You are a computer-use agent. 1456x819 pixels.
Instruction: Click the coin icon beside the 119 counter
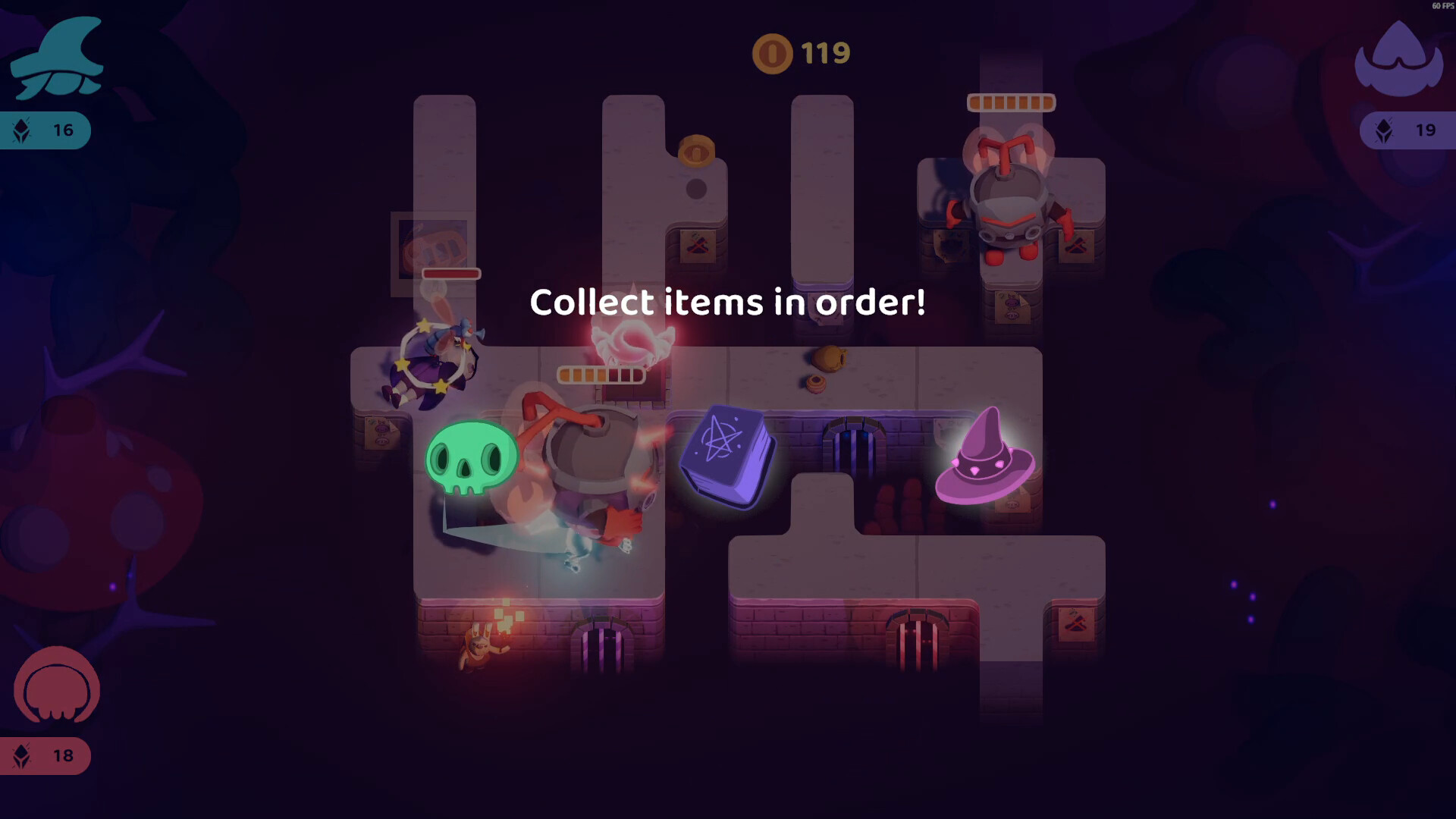coord(773,52)
